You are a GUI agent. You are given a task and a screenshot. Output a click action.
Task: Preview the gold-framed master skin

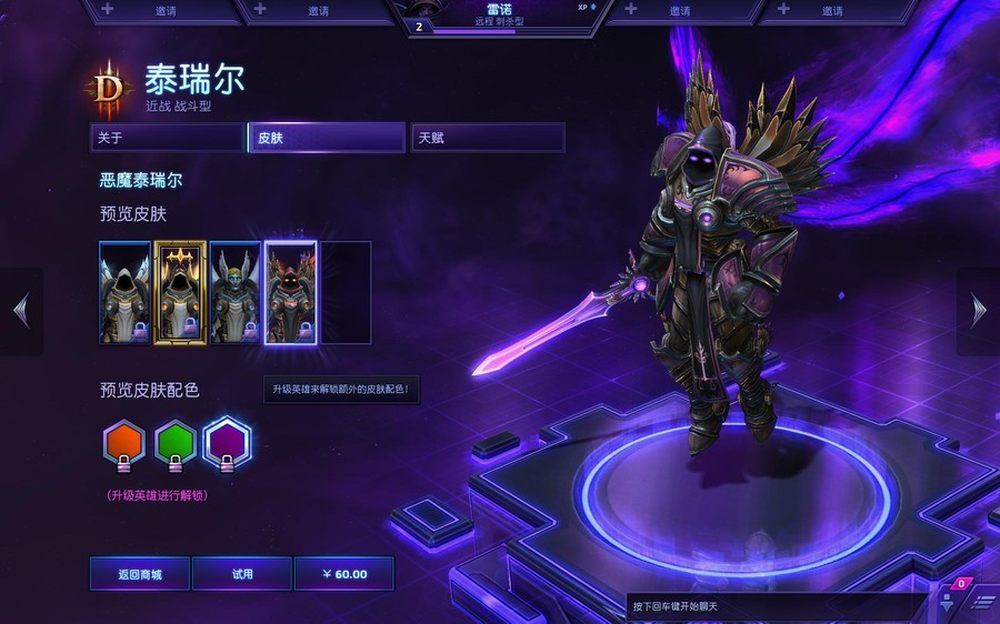(x=180, y=292)
